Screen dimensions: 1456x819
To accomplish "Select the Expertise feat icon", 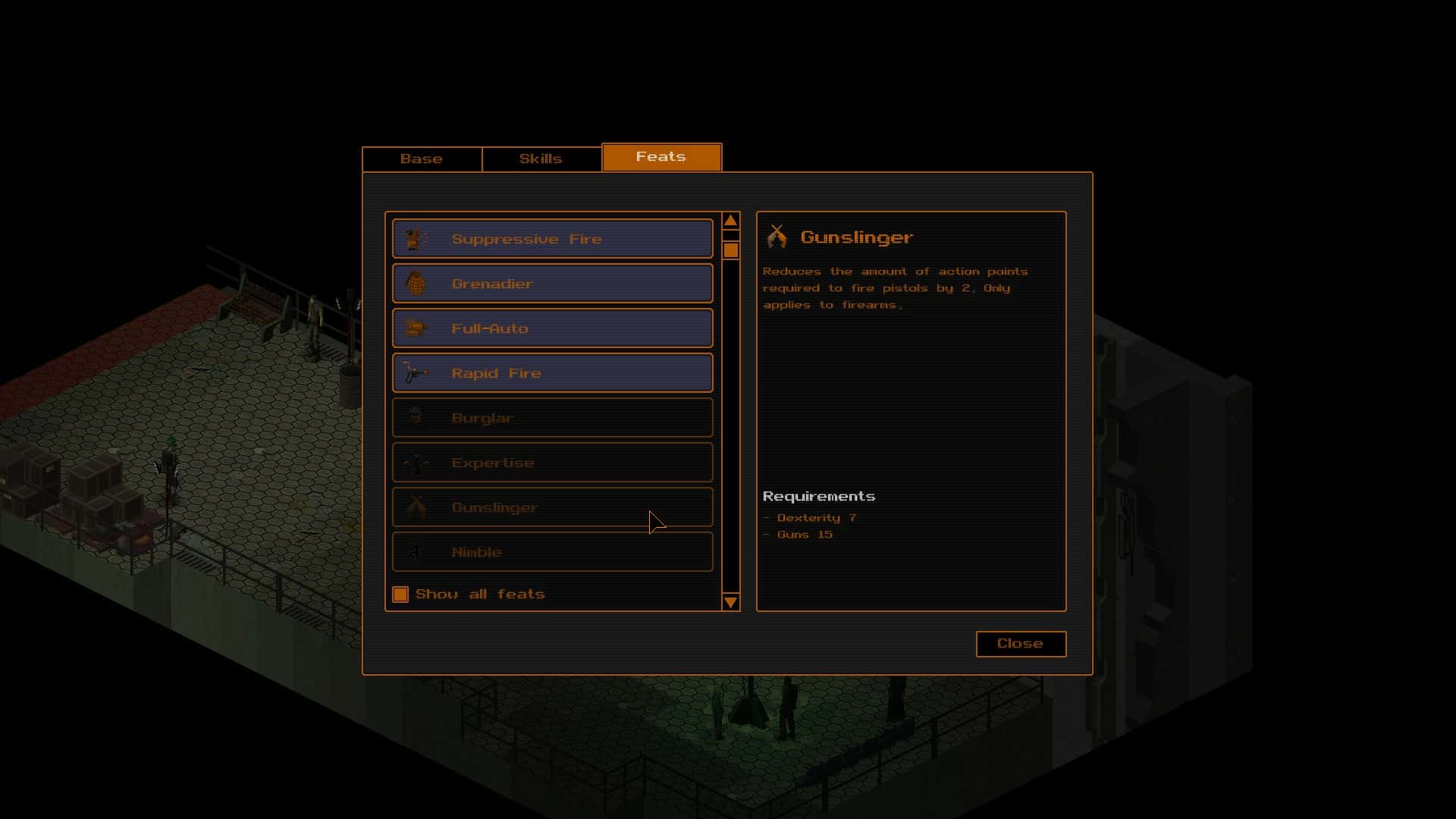I will 414,462.
